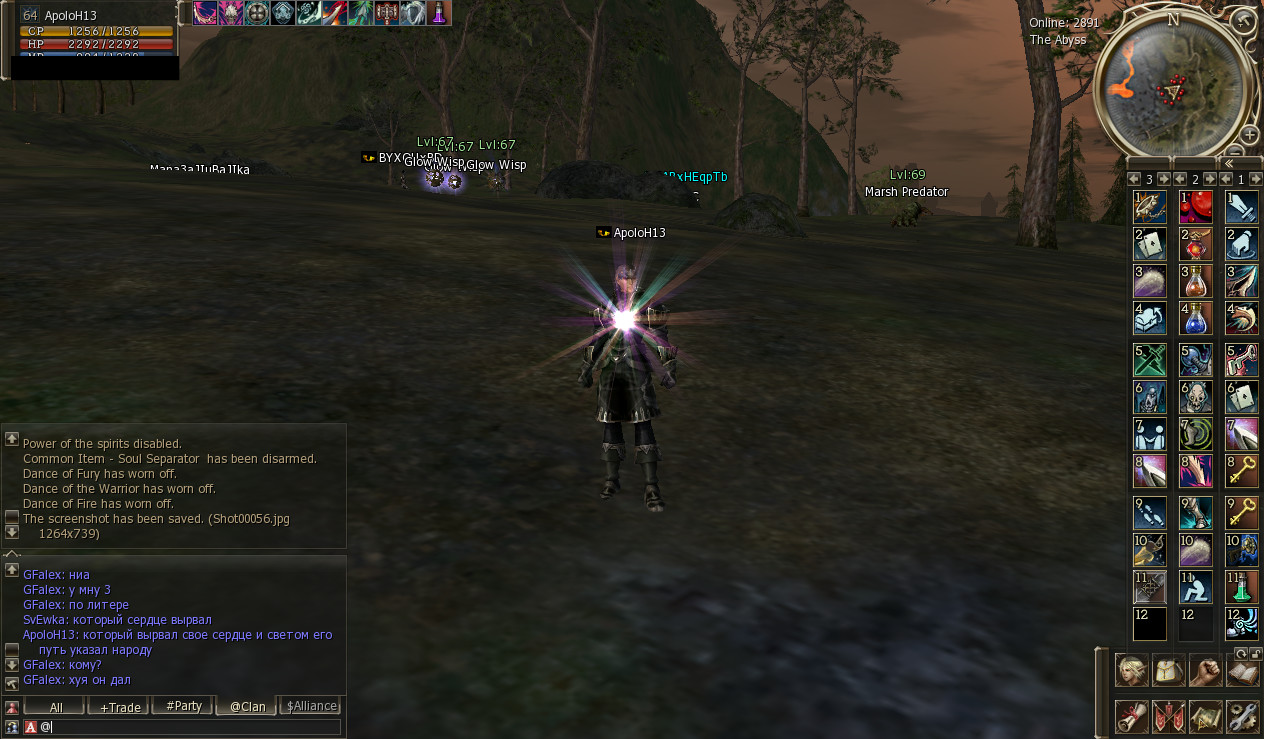Image resolution: width=1264 pixels, height=739 pixels.
Task: Switch to the All chat tab
Action: point(55,706)
